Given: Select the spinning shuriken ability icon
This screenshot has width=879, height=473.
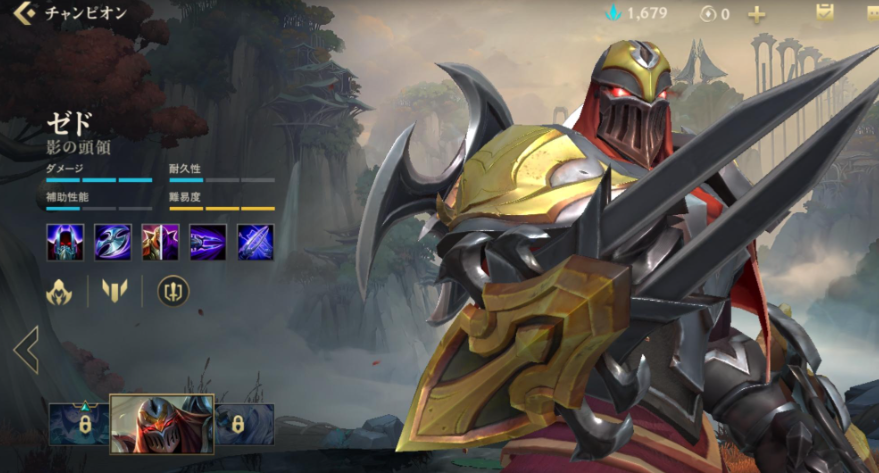Looking at the screenshot, I should (x=112, y=242).
